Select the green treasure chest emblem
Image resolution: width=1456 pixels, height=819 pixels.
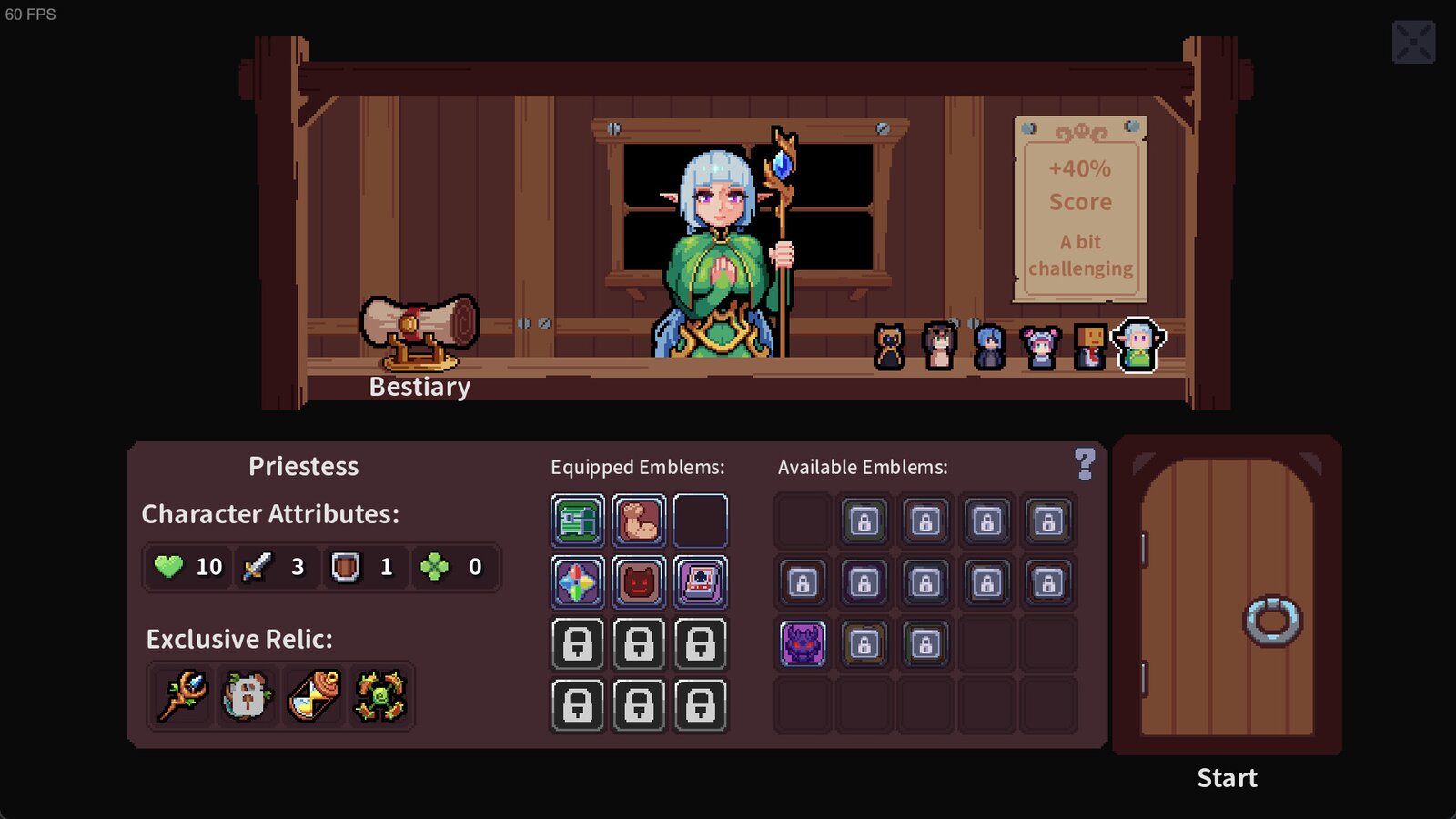[x=578, y=521]
